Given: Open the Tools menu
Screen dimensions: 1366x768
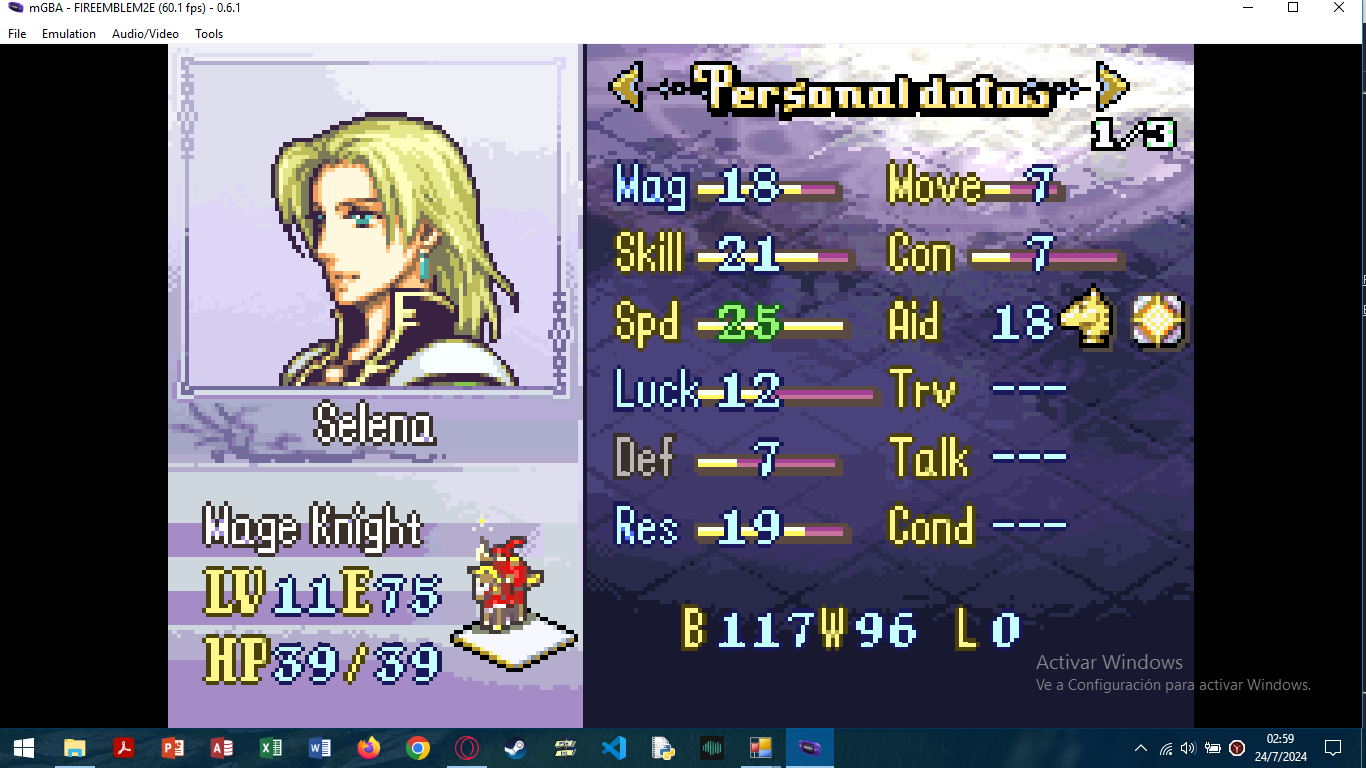Looking at the screenshot, I should point(209,34).
